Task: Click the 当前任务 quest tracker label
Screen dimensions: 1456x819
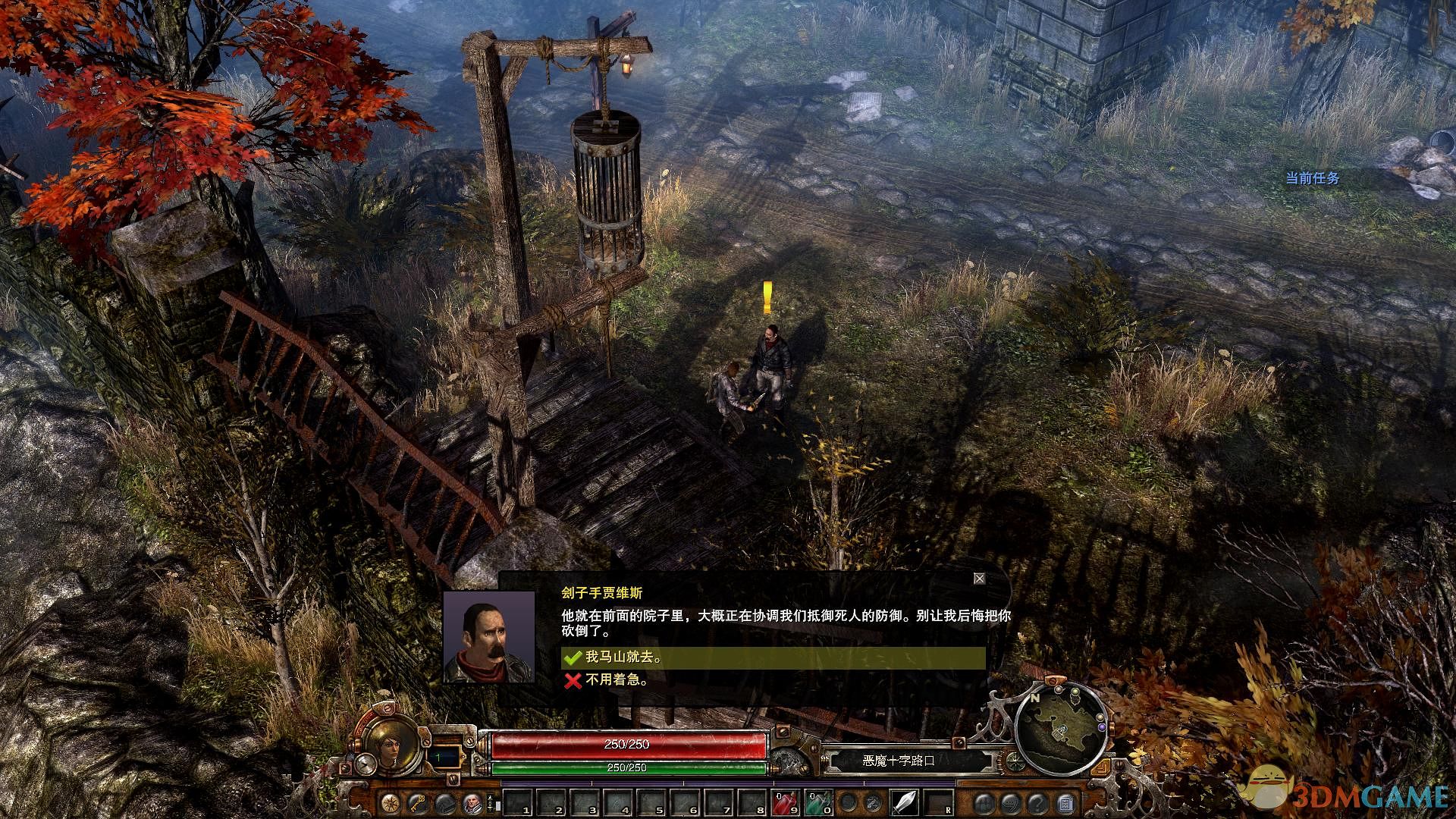Action: 1312,178
